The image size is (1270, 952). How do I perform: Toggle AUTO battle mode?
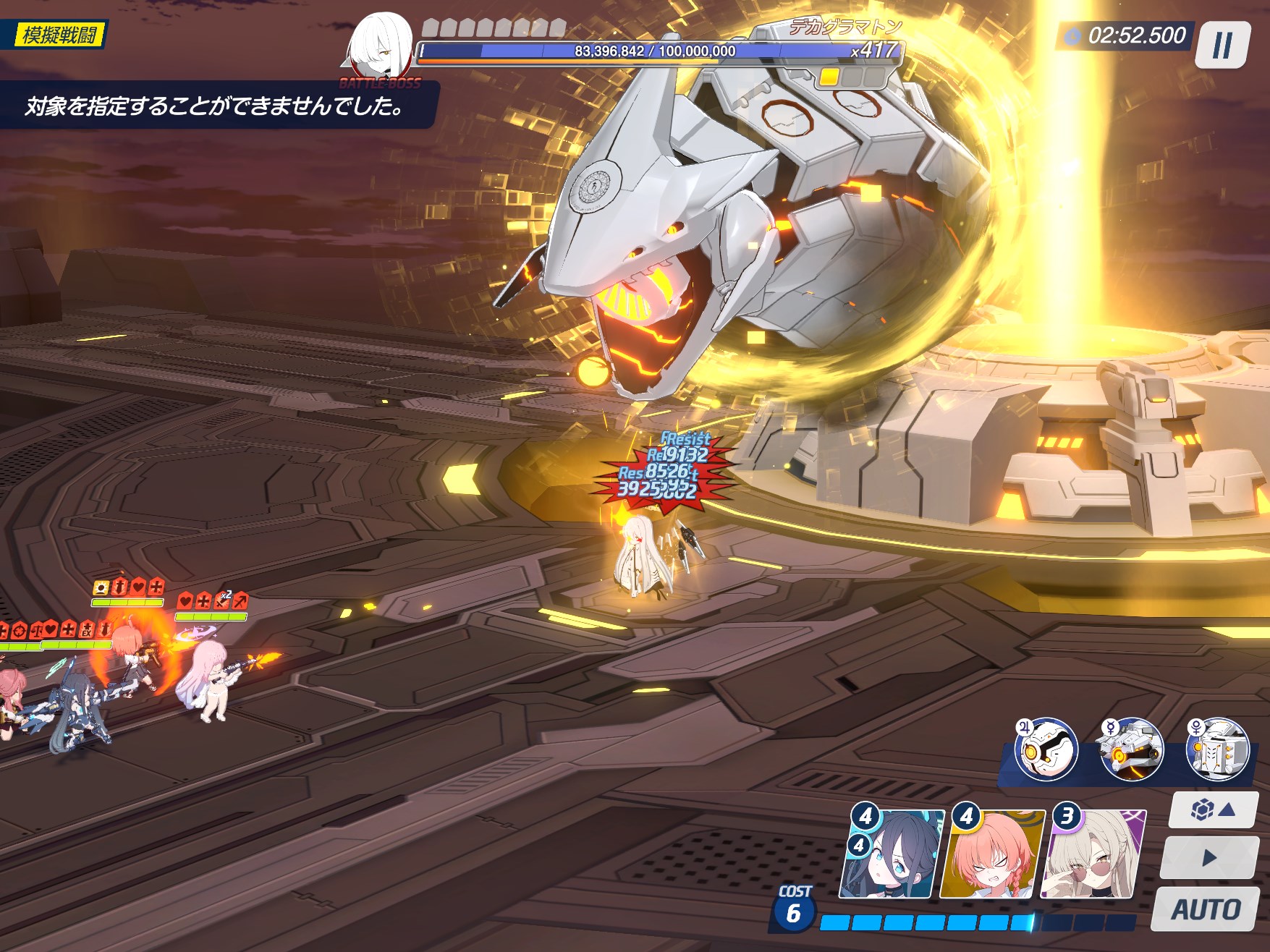pos(1206,909)
